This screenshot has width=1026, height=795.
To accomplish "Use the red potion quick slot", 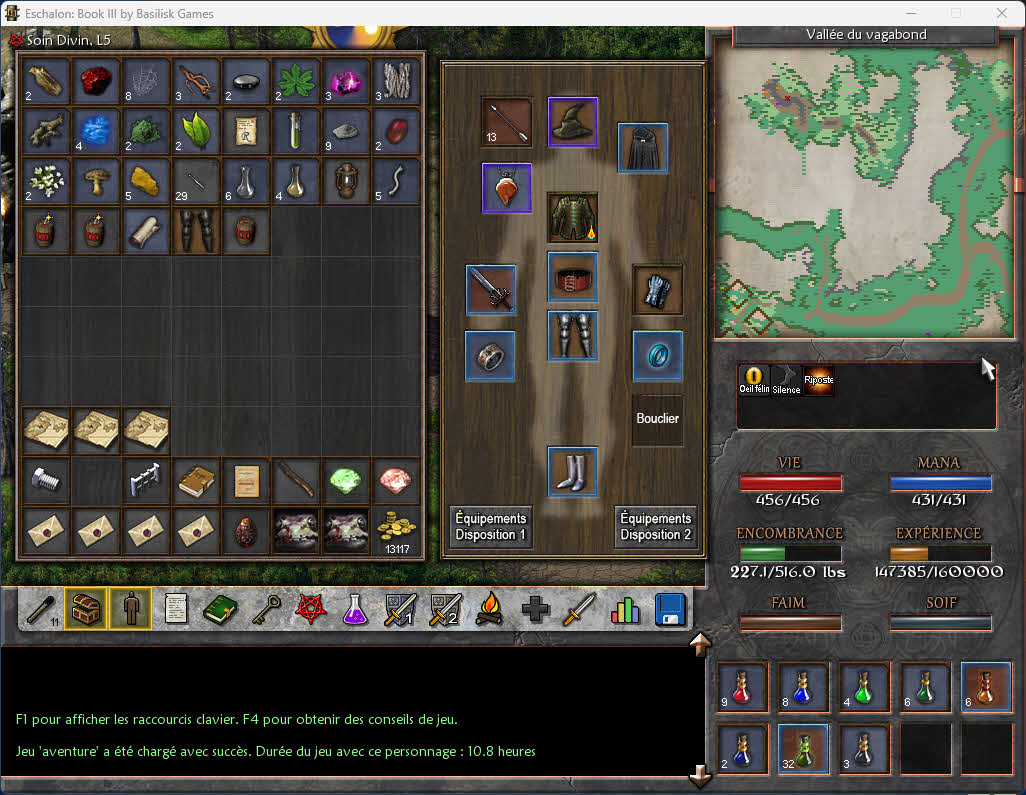I will pos(742,687).
